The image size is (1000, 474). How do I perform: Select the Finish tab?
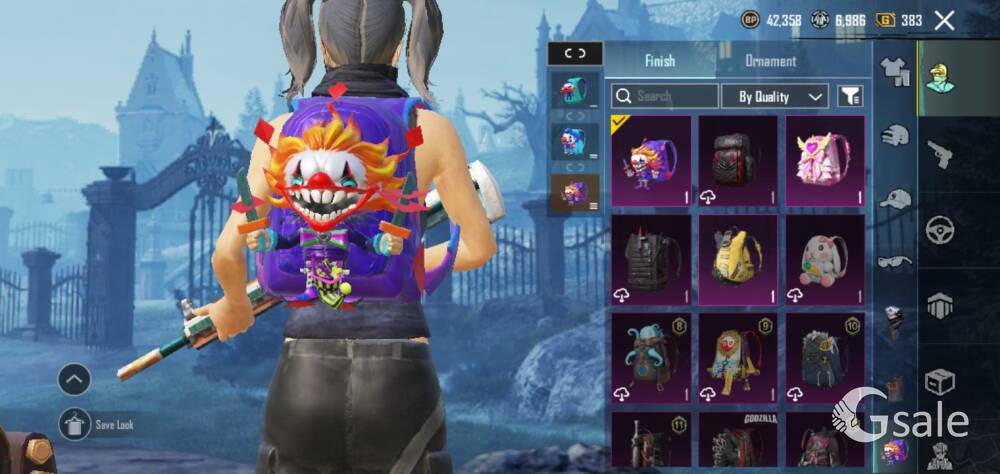pyautogui.click(x=660, y=61)
